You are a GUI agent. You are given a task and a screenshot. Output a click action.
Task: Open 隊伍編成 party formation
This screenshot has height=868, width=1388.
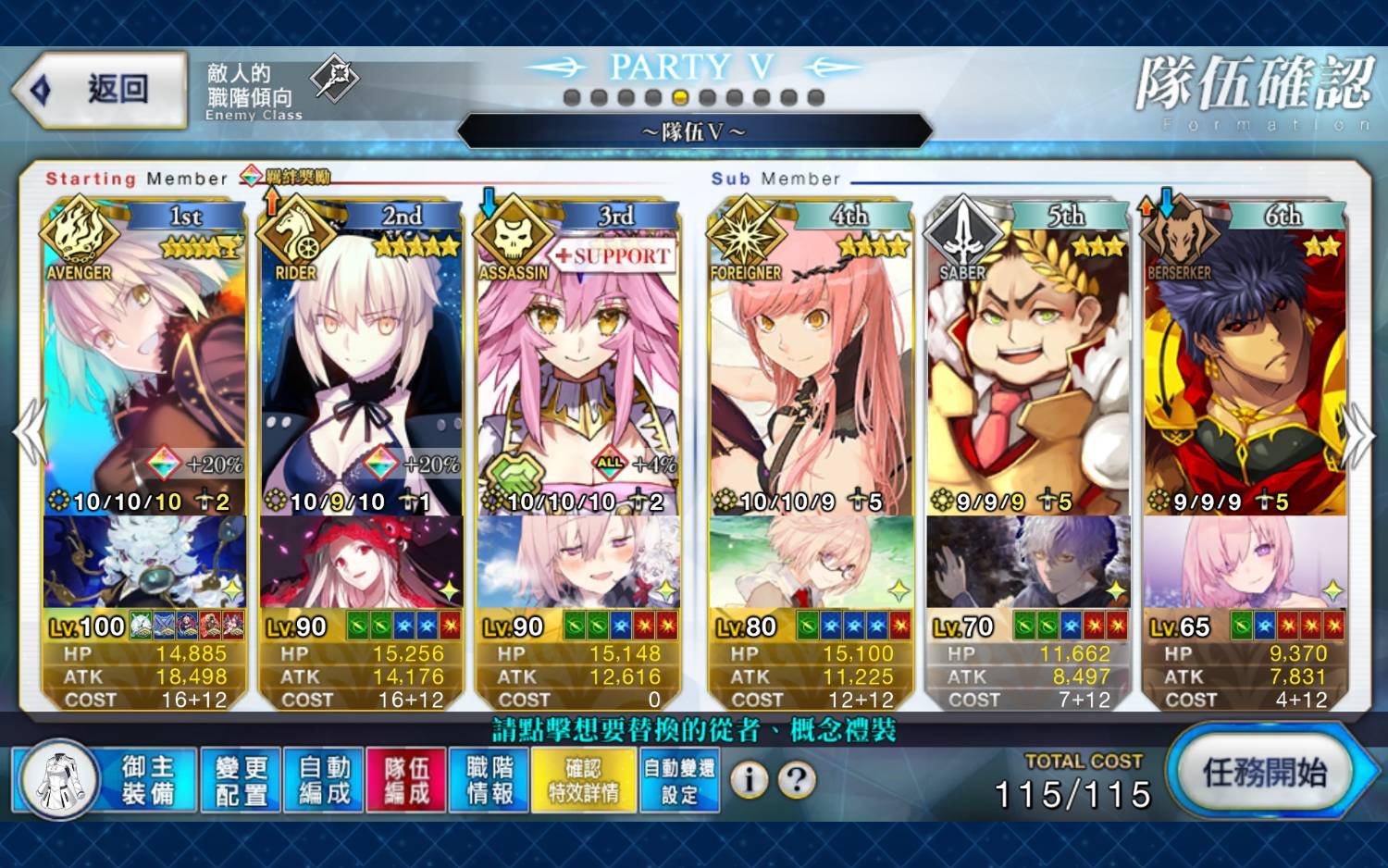[406, 780]
